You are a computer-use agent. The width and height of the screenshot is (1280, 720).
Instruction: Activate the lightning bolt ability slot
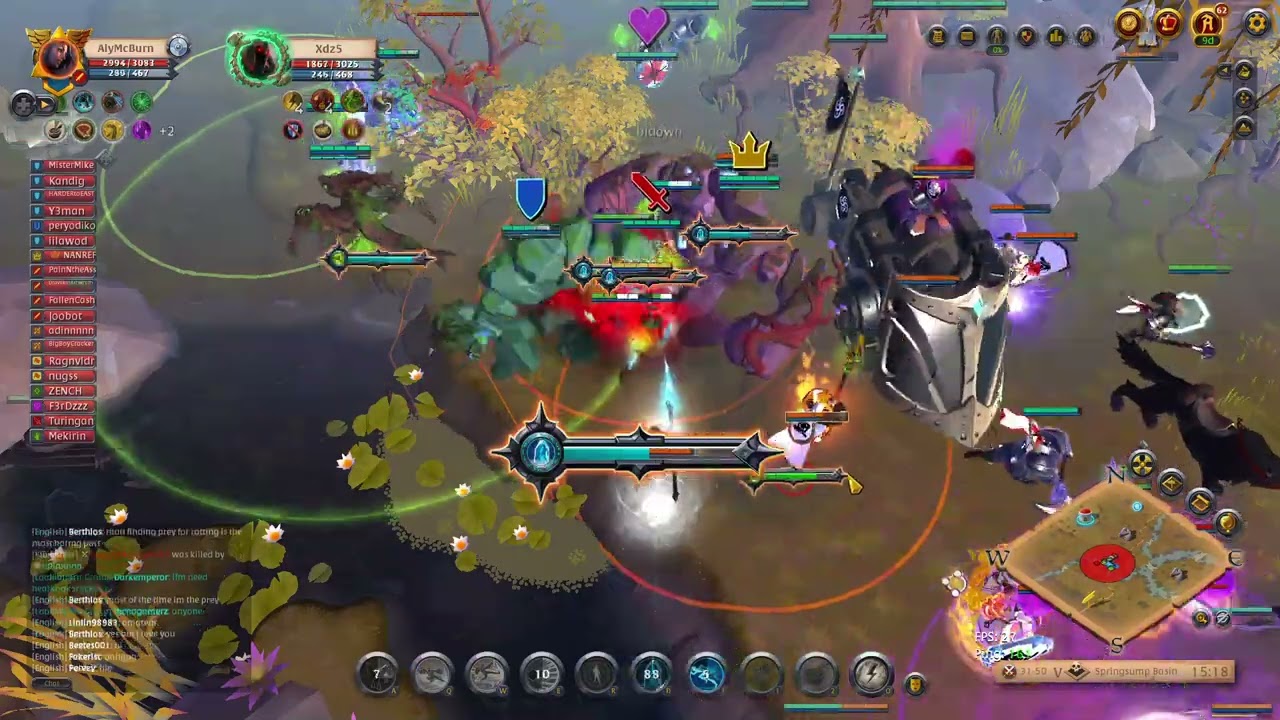click(871, 674)
